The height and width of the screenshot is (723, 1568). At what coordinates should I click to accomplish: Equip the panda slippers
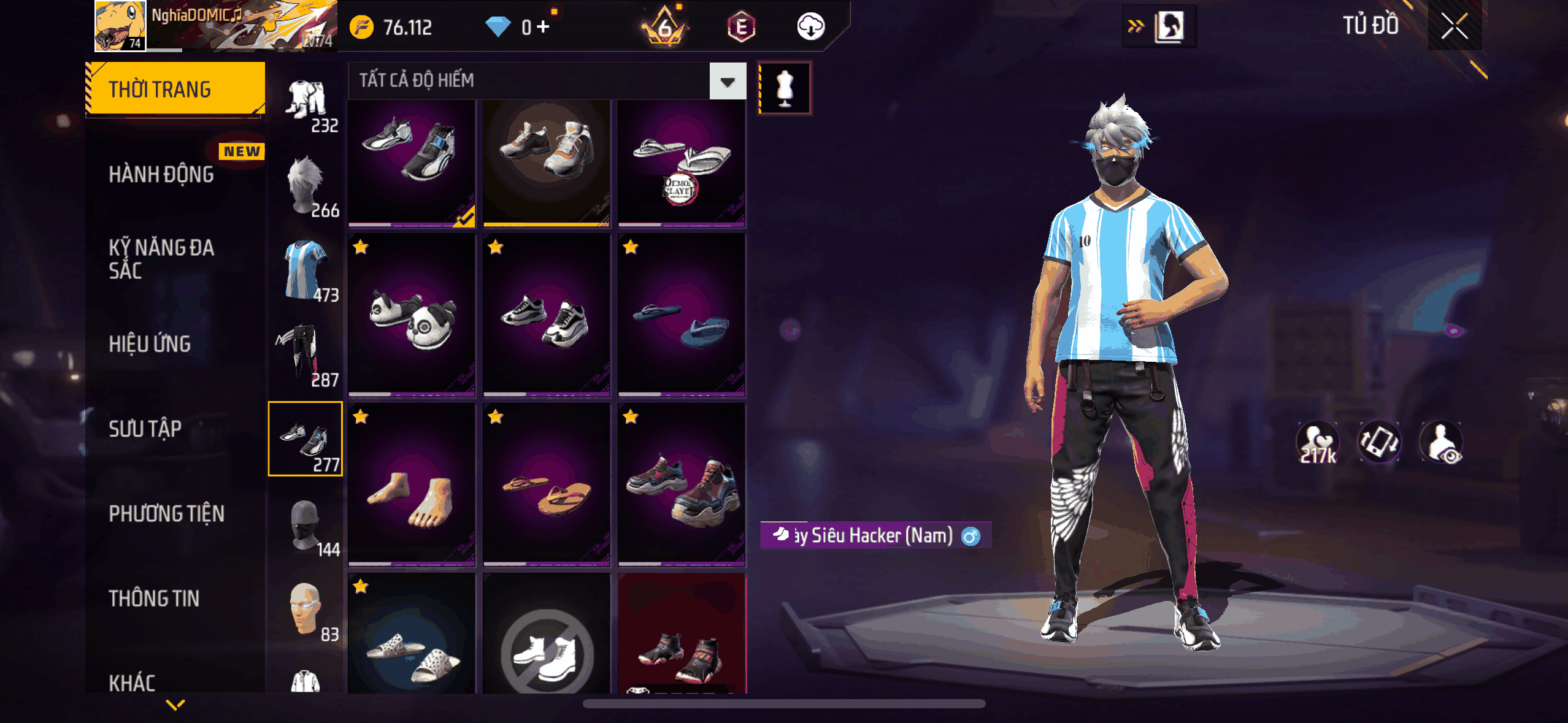(412, 314)
